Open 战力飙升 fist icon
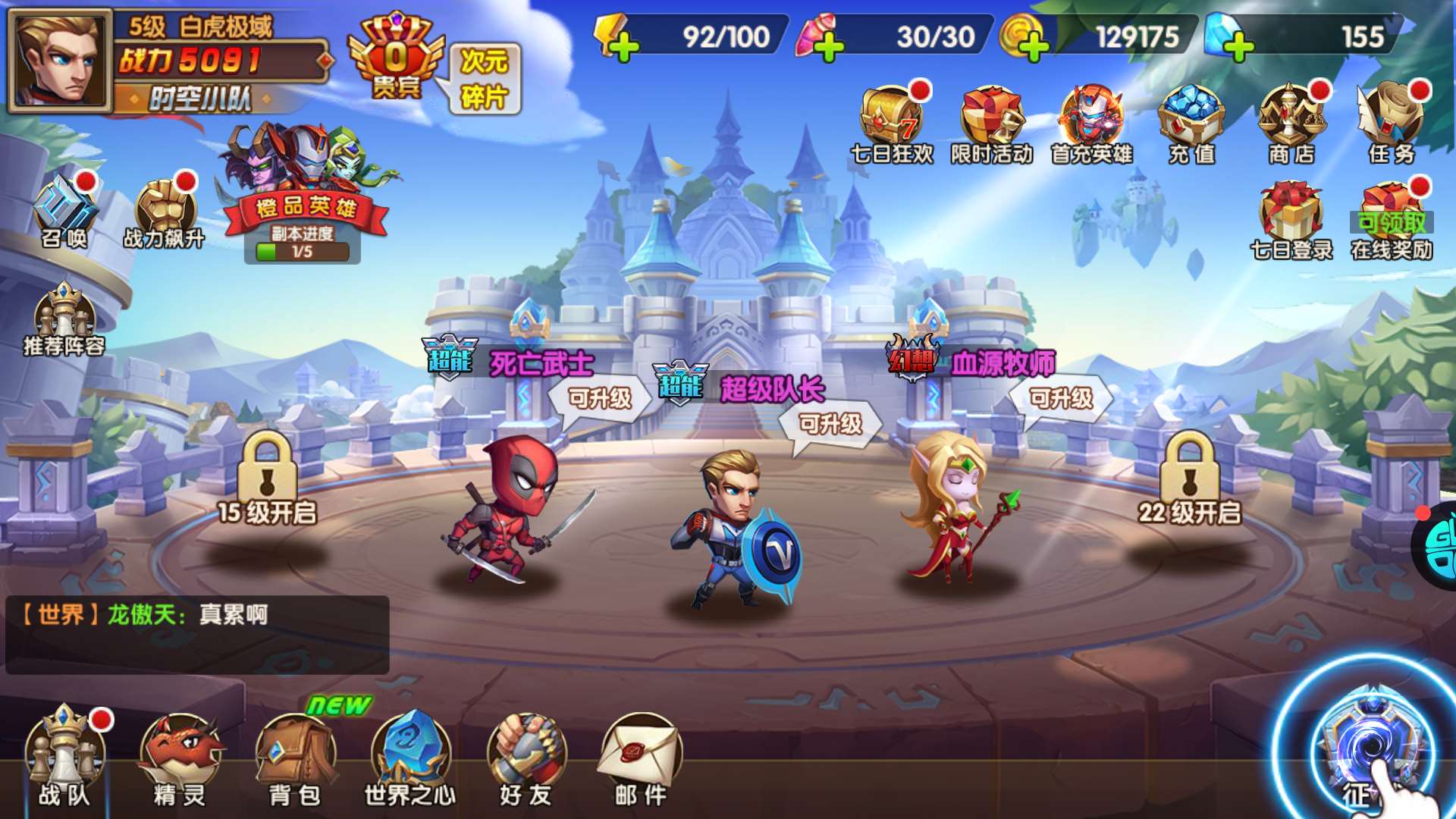Screen dimensions: 1456x819 click(x=165, y=212)
